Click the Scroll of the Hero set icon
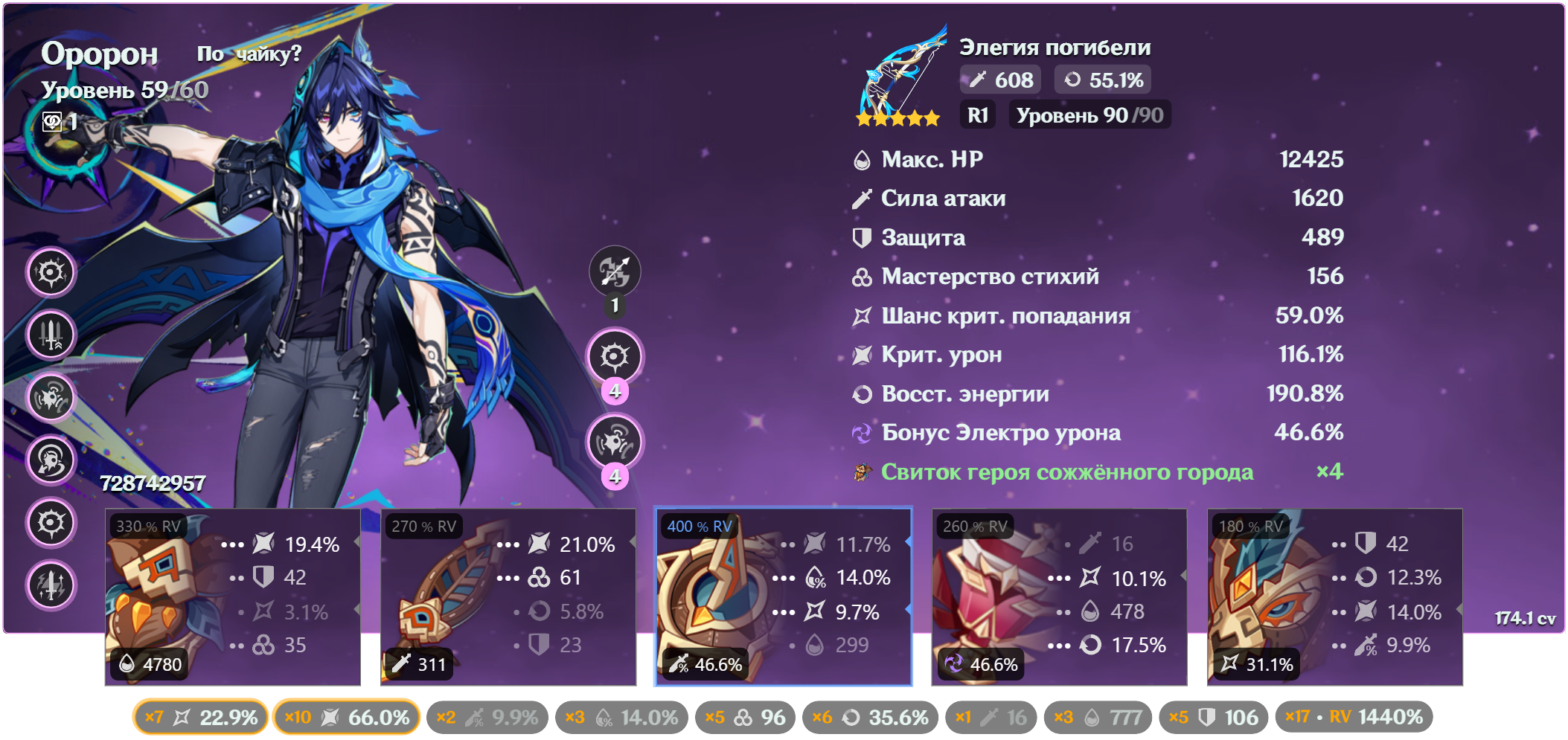The height and width of the screenshot is (740, 1568). [862, 472]
